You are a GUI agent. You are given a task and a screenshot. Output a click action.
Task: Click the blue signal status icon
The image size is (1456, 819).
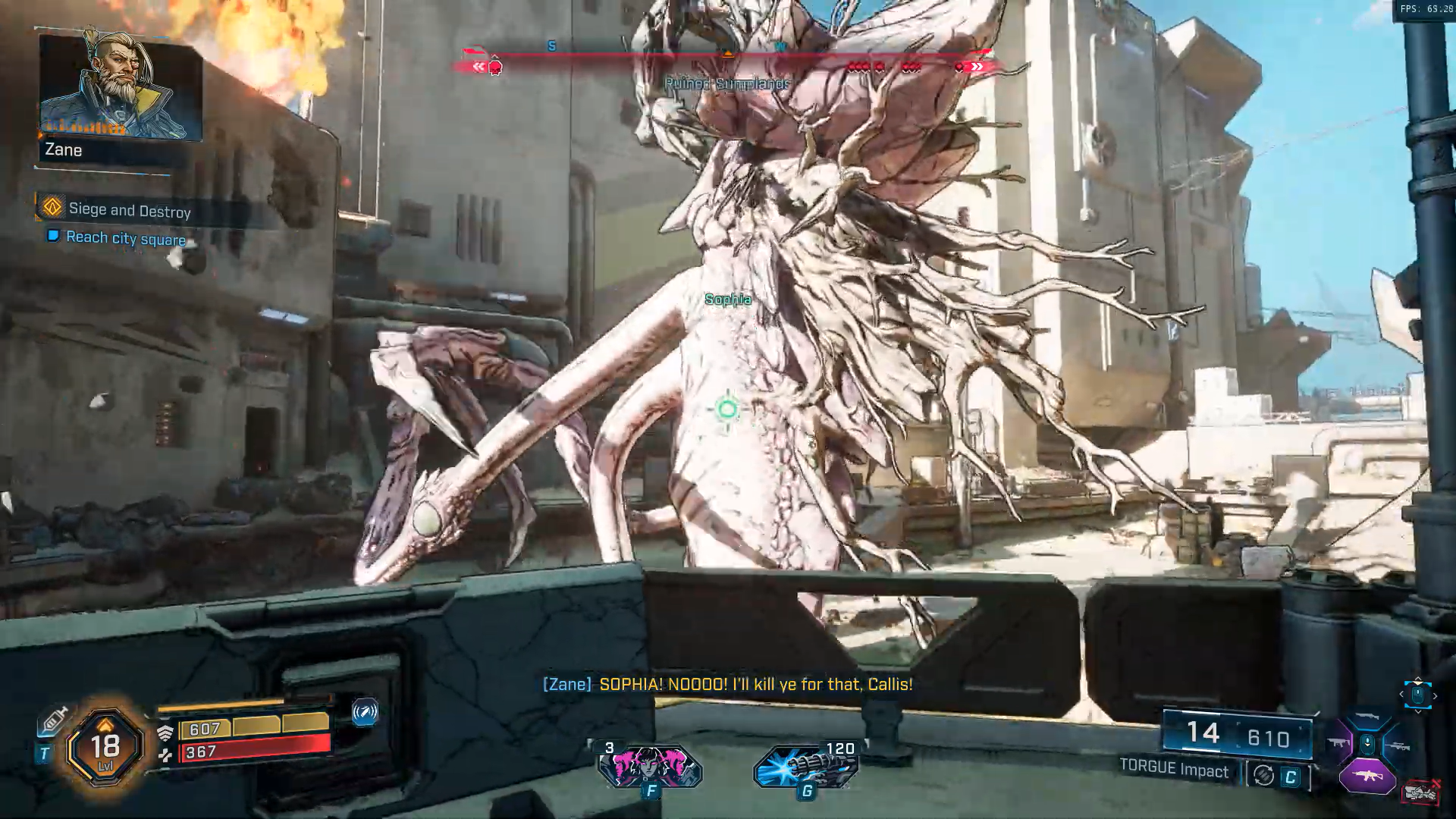365,712
